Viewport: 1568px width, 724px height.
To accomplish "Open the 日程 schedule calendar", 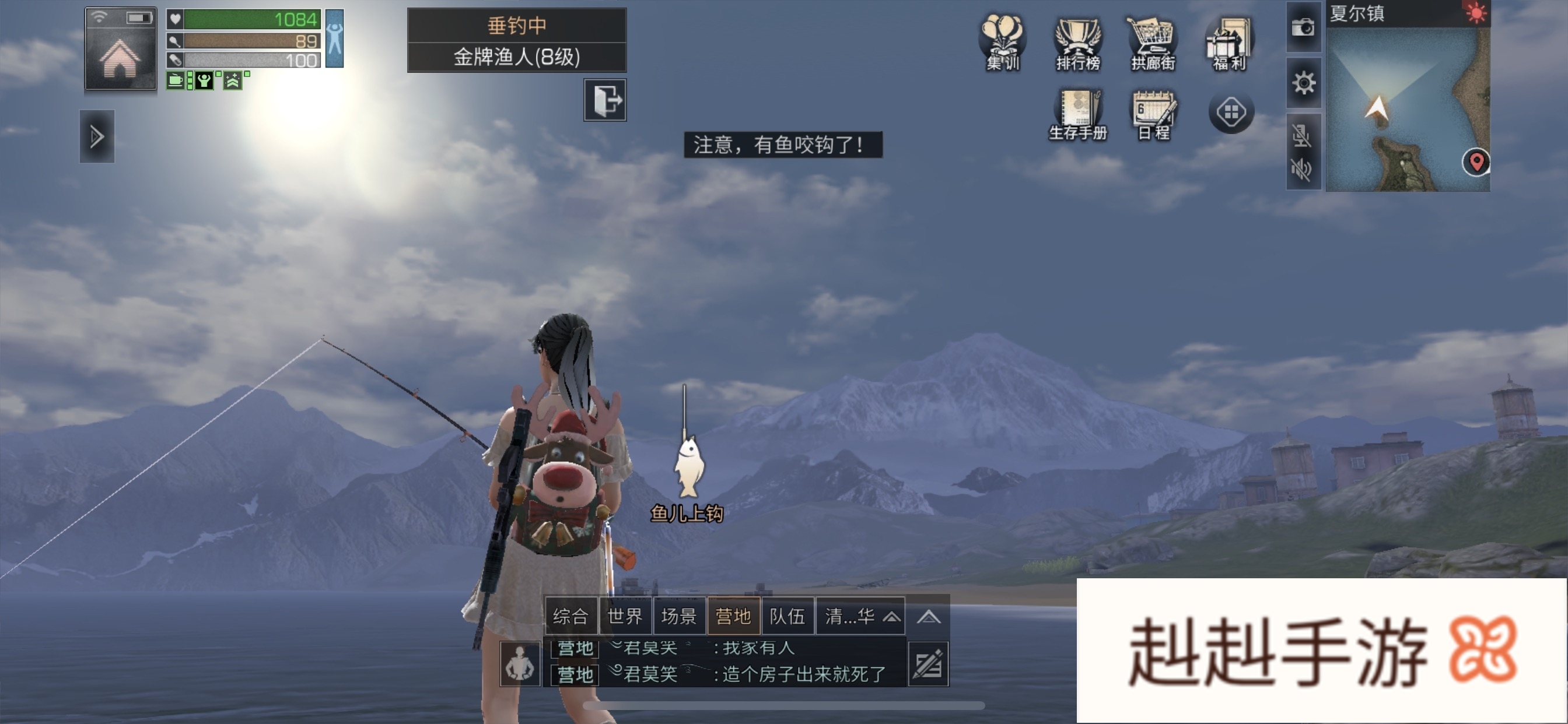I will [1153, 114].
